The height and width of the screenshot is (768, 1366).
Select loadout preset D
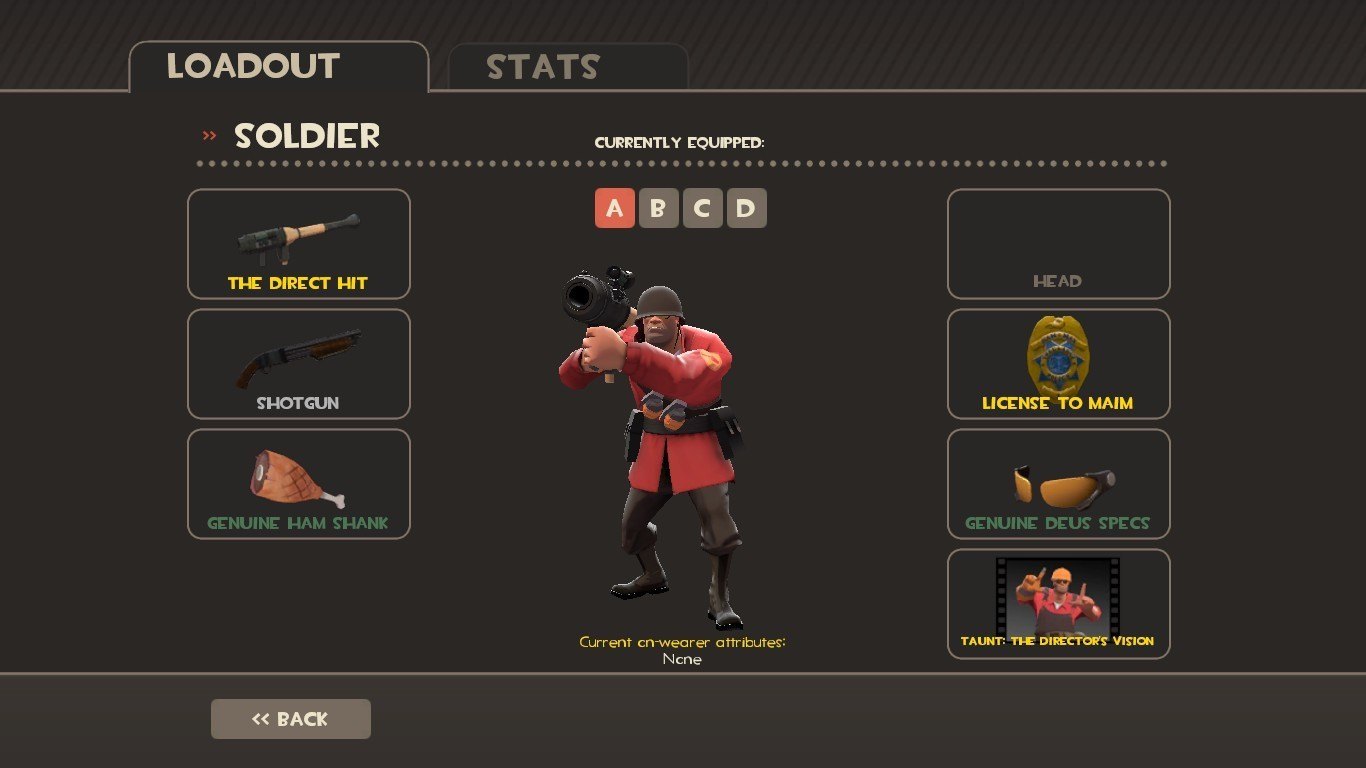click(746, 209)
